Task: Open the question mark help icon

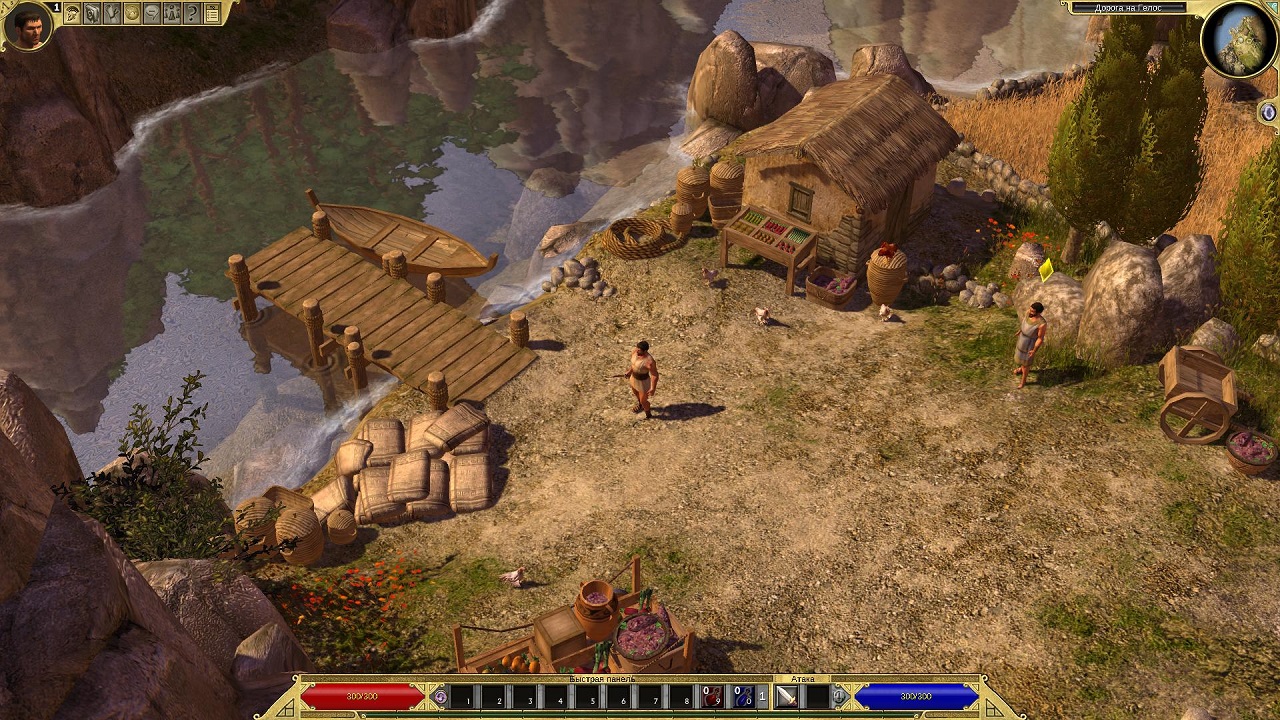Action: pyautogui.click(x=192, y=13)
